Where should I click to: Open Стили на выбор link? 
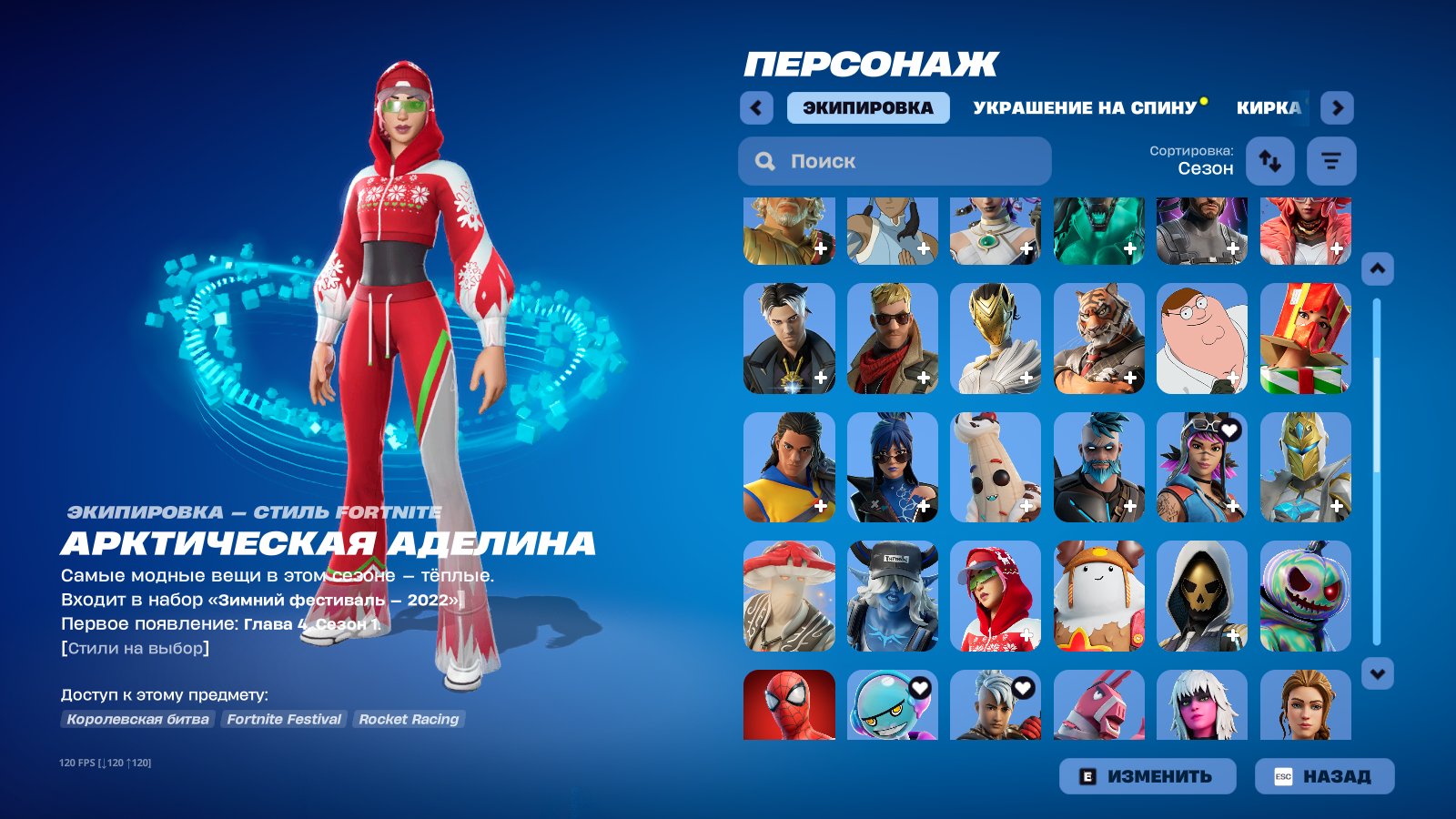point(135,650)
